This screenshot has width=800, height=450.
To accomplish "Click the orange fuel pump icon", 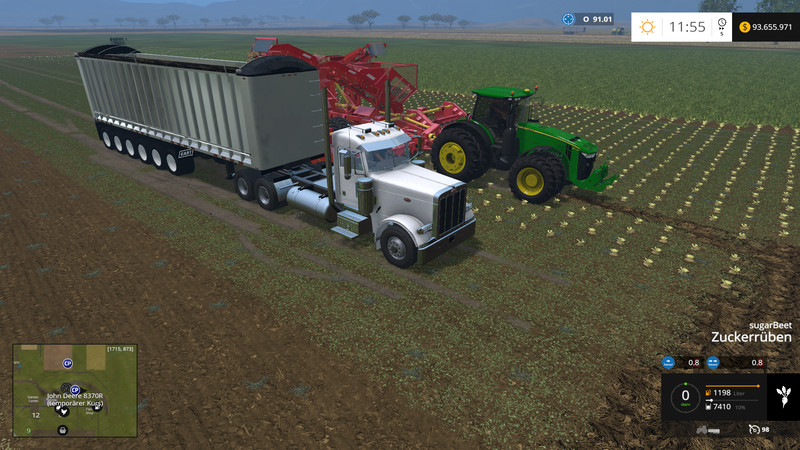I will click(x=710, y=392).
